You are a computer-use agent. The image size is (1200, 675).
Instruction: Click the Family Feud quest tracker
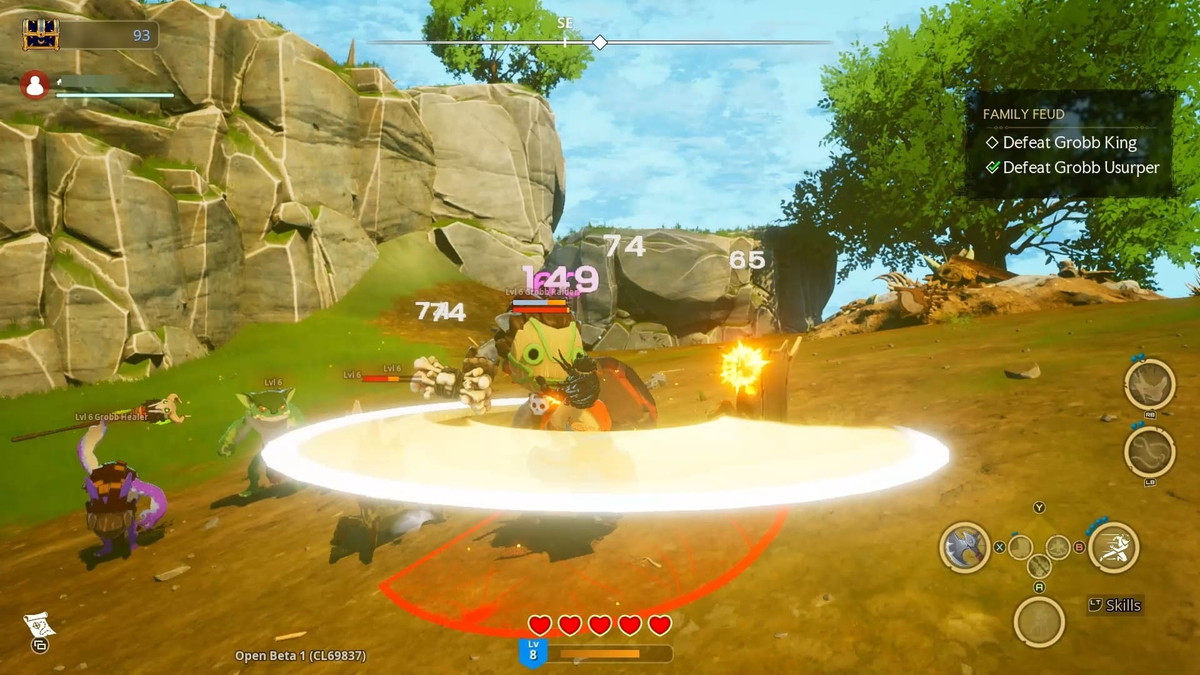point(1023,114)
